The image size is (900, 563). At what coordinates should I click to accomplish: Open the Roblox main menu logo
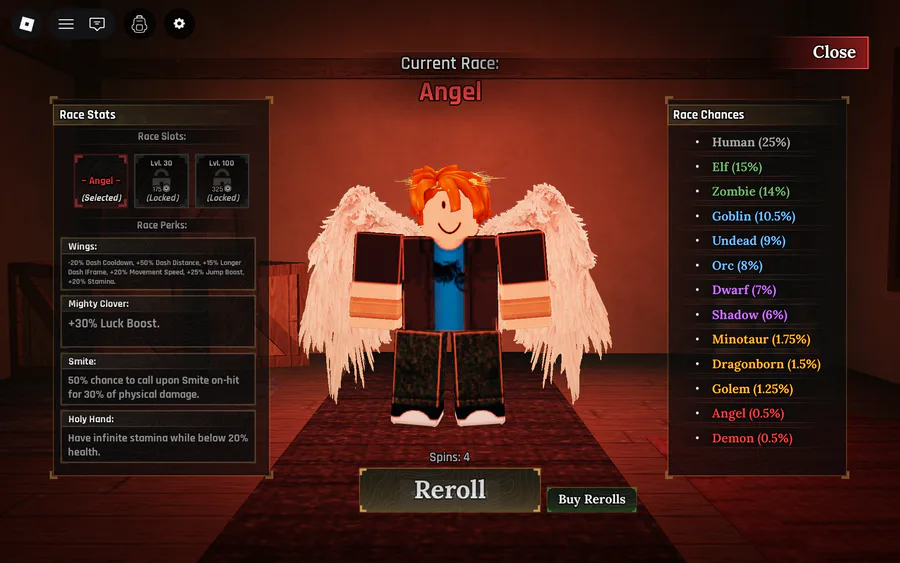pos(27,24)
